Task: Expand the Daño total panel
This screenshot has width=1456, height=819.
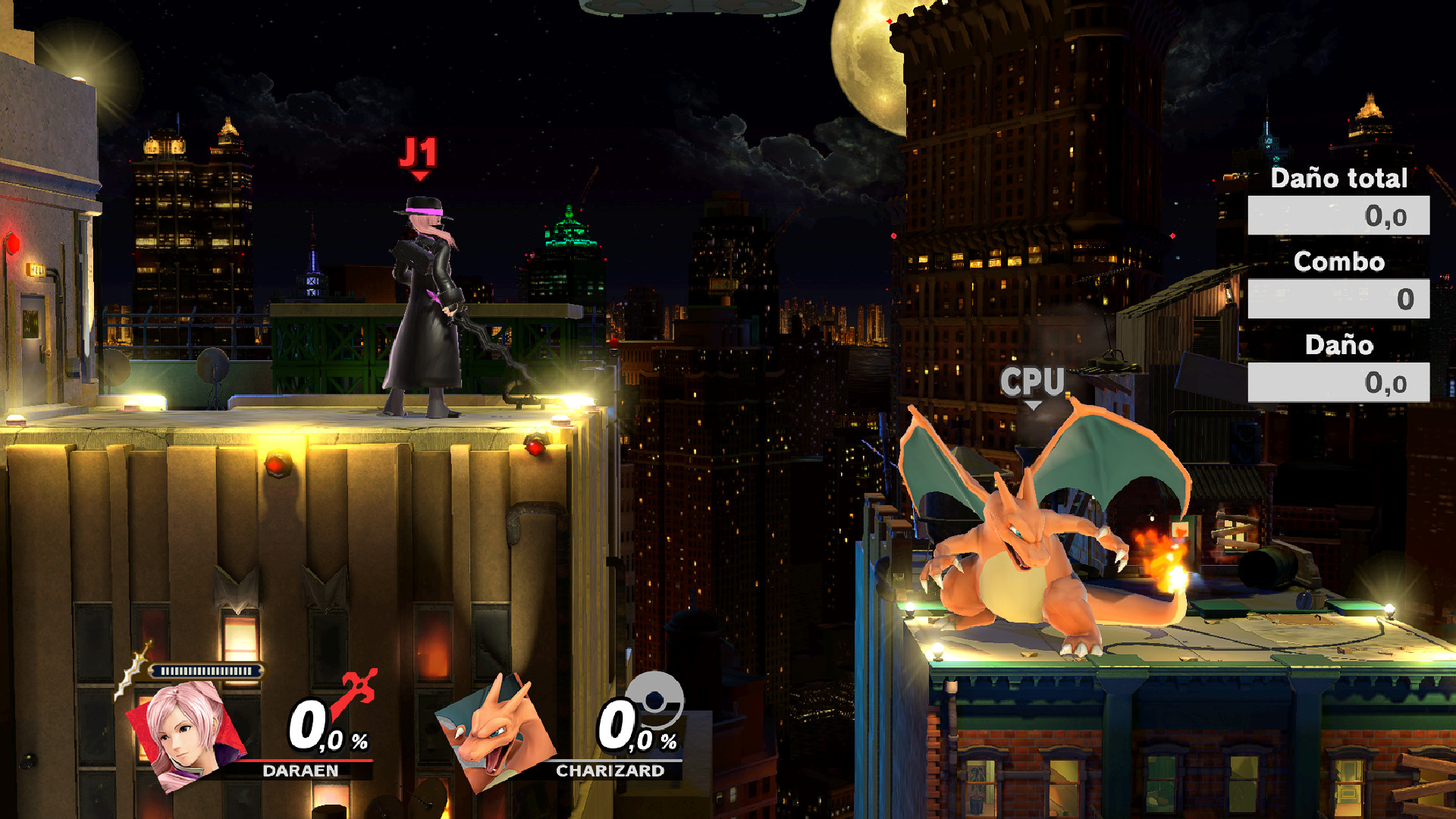Action: point(1339,180)
